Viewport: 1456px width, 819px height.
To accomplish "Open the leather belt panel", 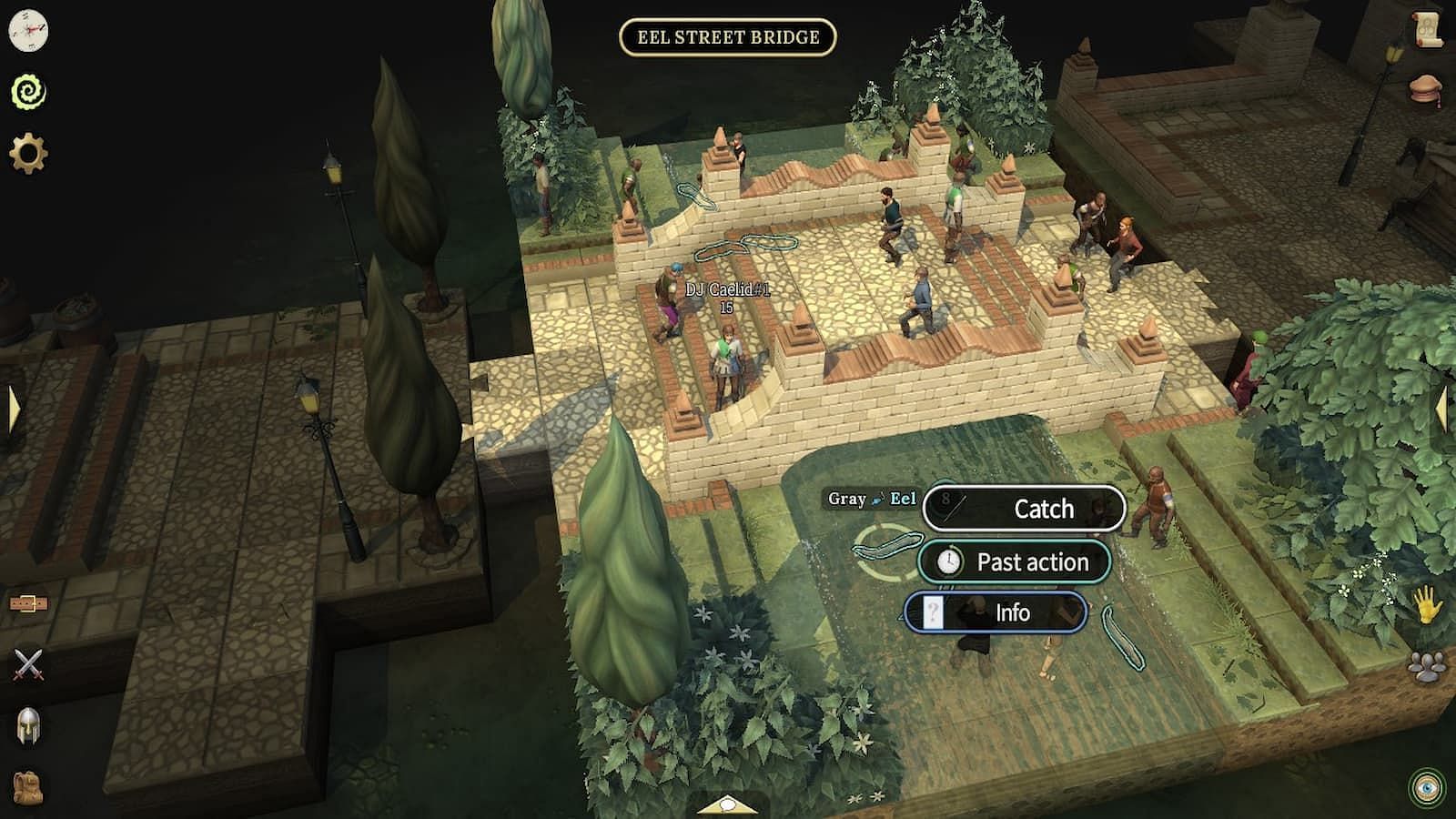I will point(29,603).
